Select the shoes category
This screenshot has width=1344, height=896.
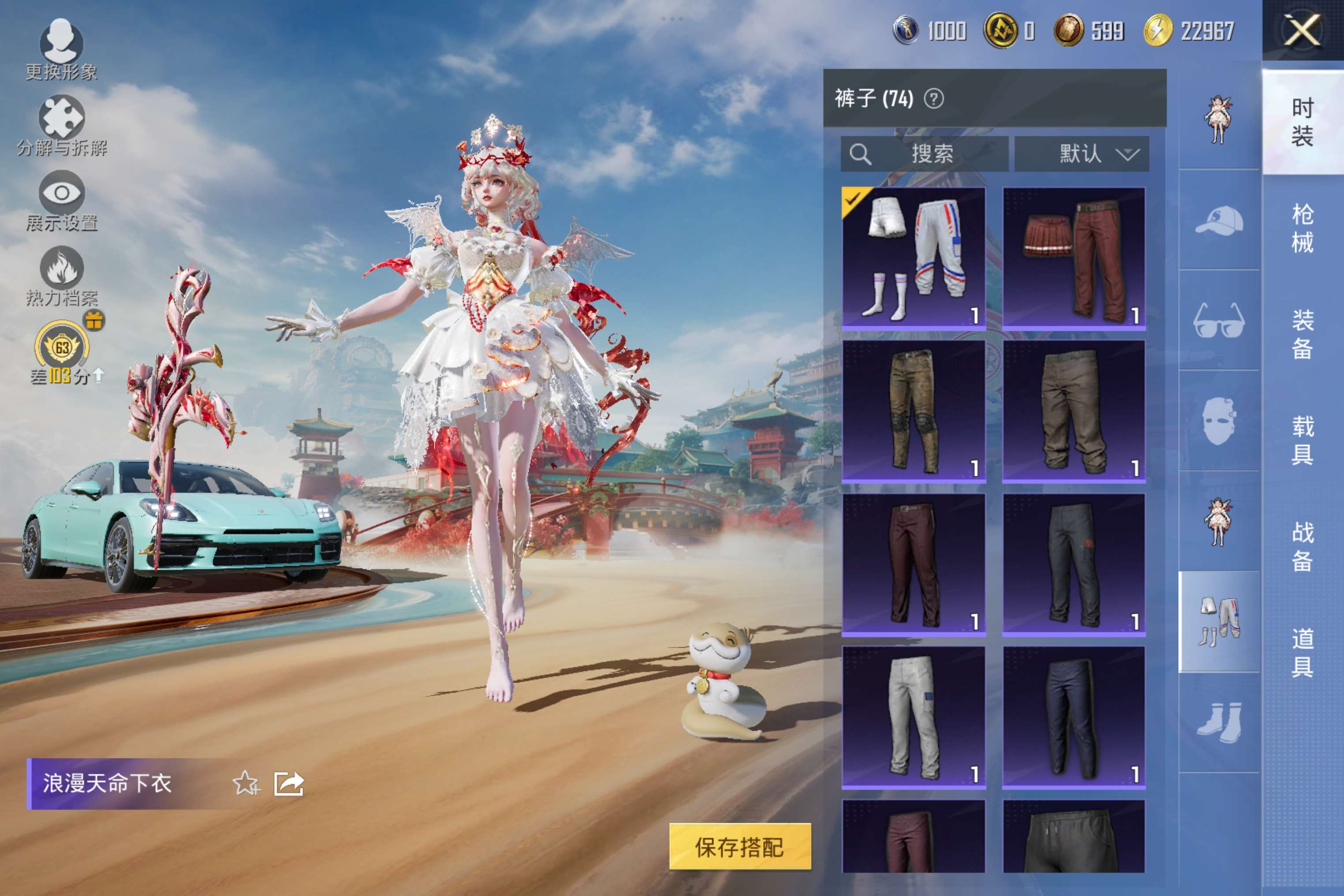coord(1219,722)
